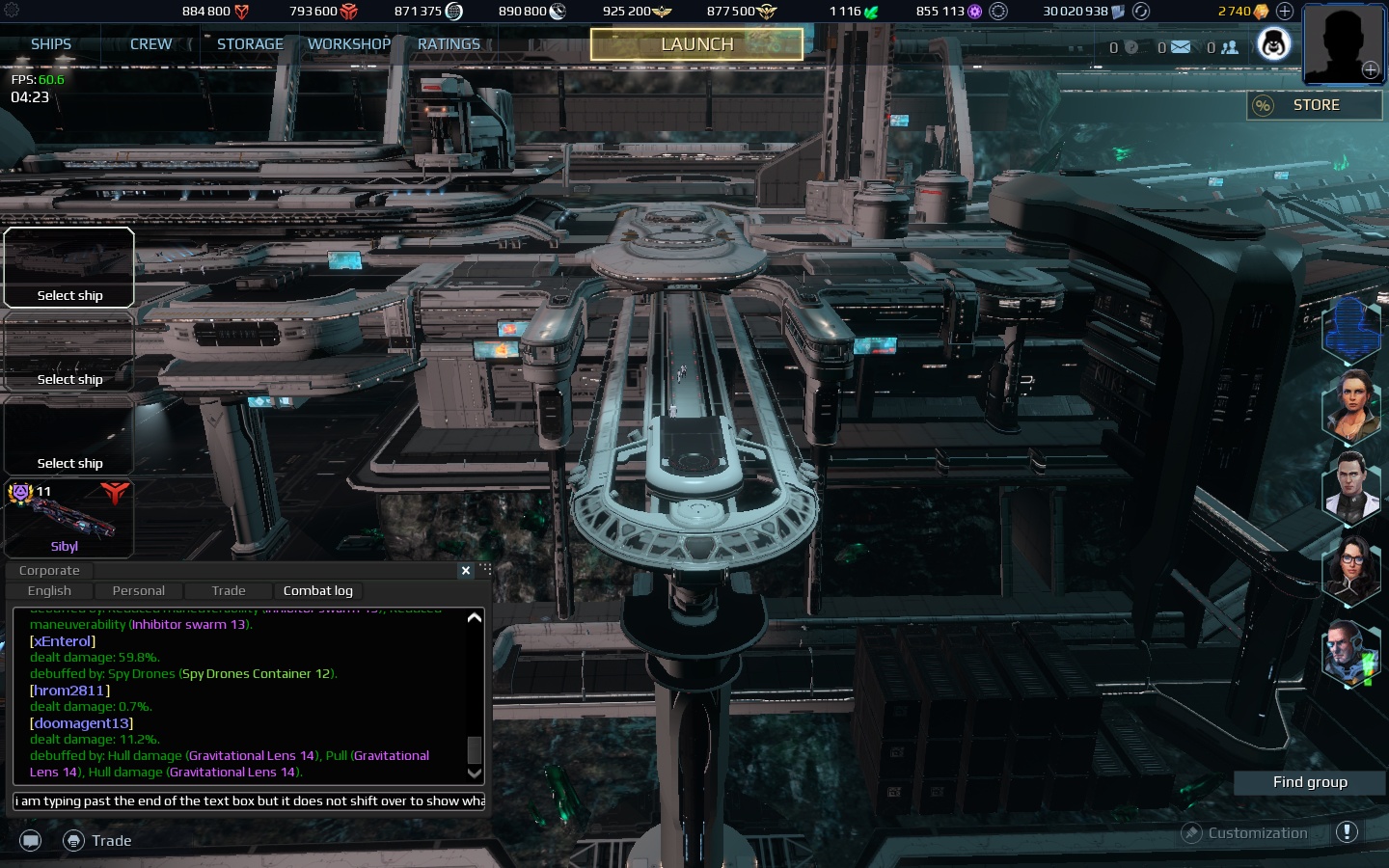Image resolution: width=1389 pixels, height=868 pixels.
Task: Open the Find group panel
Action: click(1309, 782)
